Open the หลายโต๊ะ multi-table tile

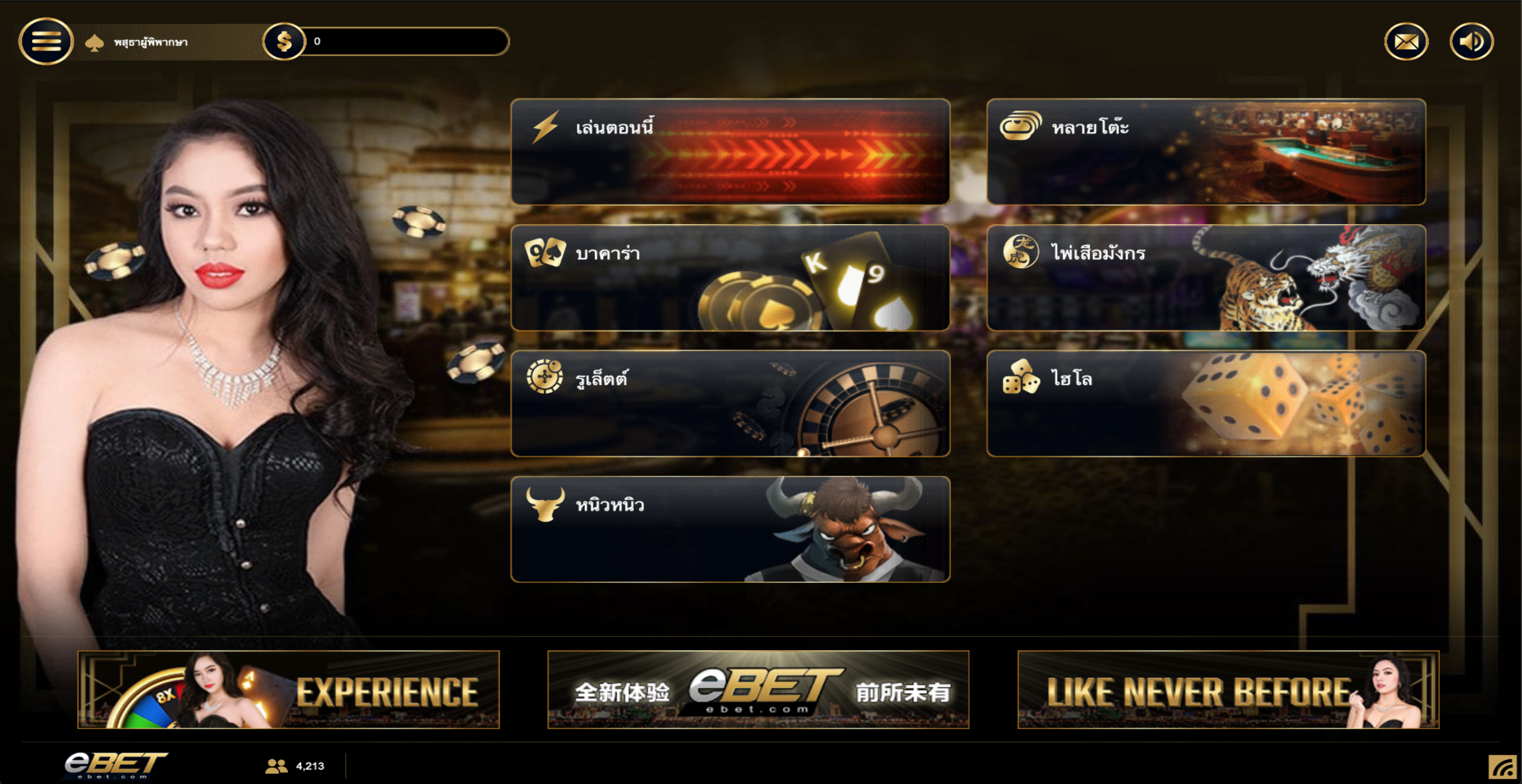click(1205, 152)
